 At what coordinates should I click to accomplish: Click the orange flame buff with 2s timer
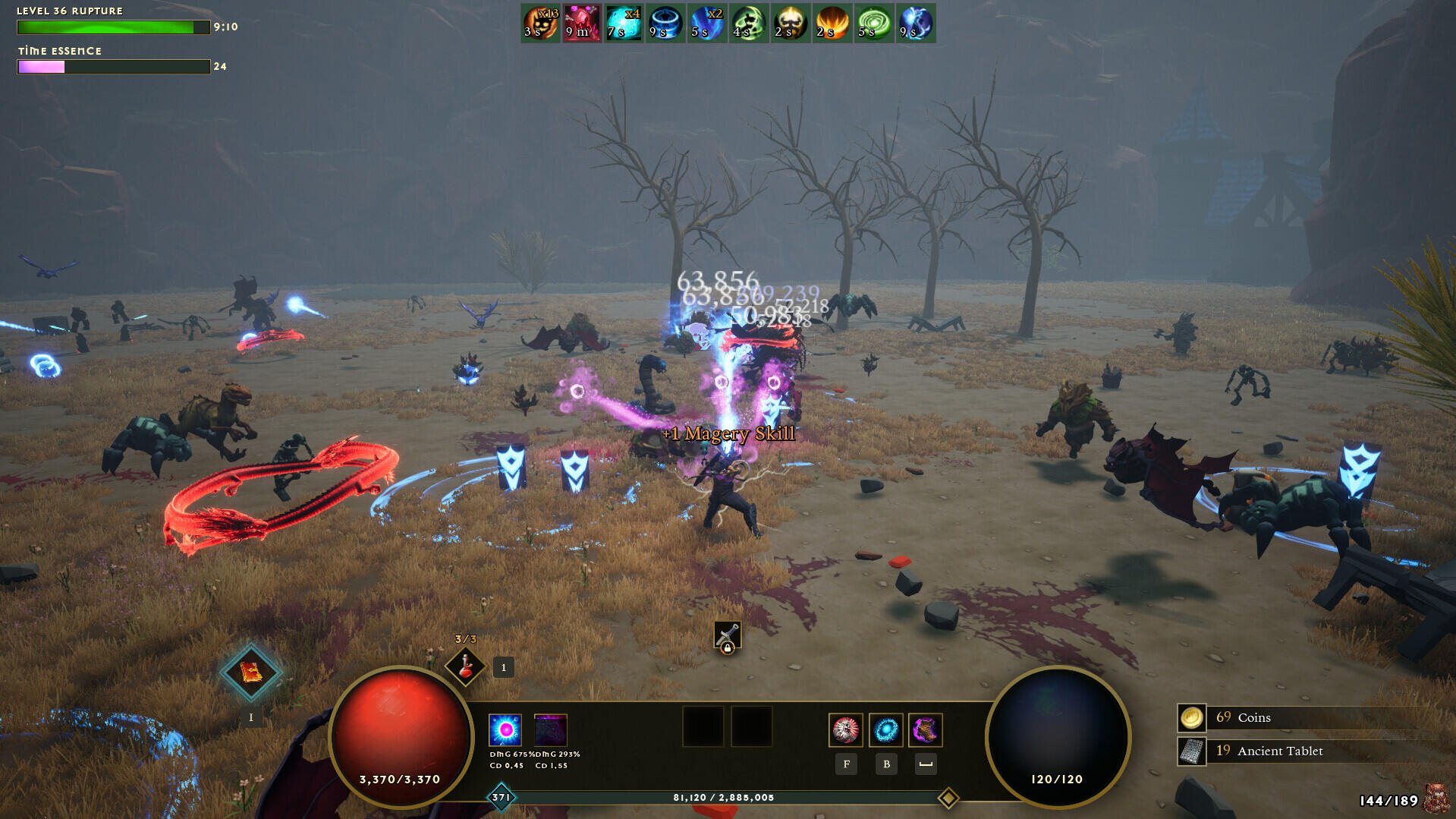point(832,23)
